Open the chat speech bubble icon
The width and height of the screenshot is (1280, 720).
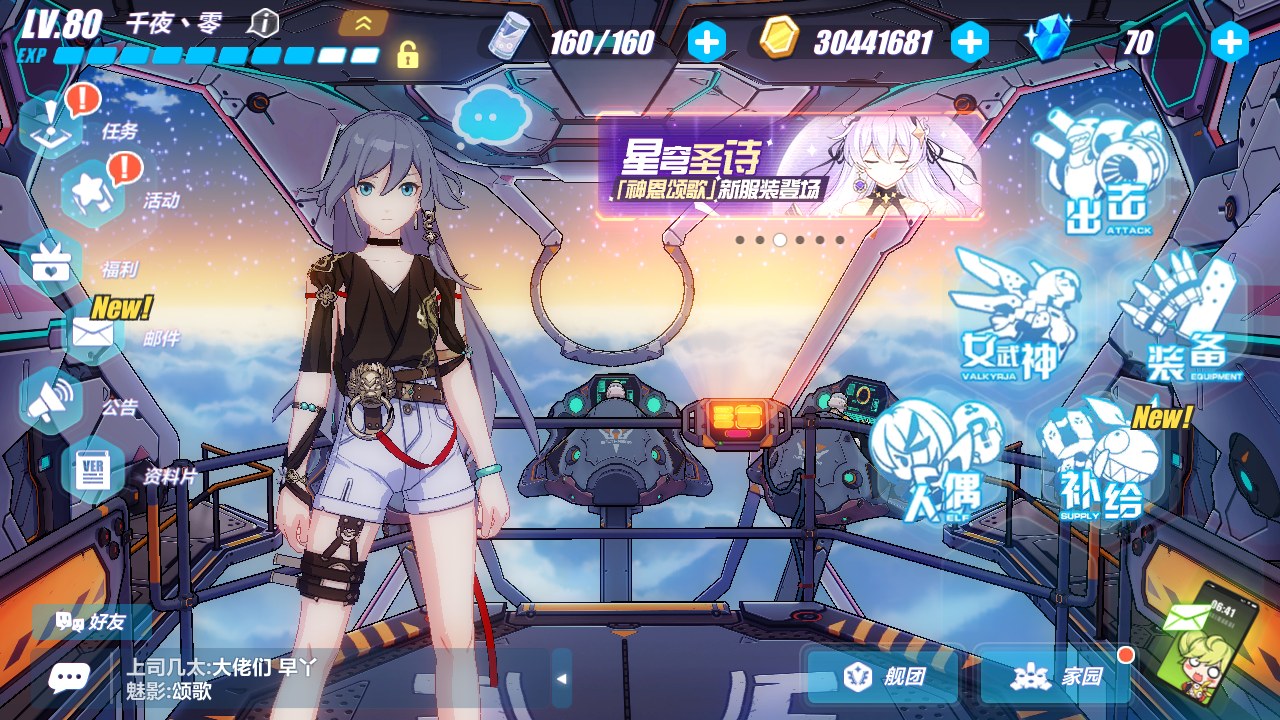point(68,679)
